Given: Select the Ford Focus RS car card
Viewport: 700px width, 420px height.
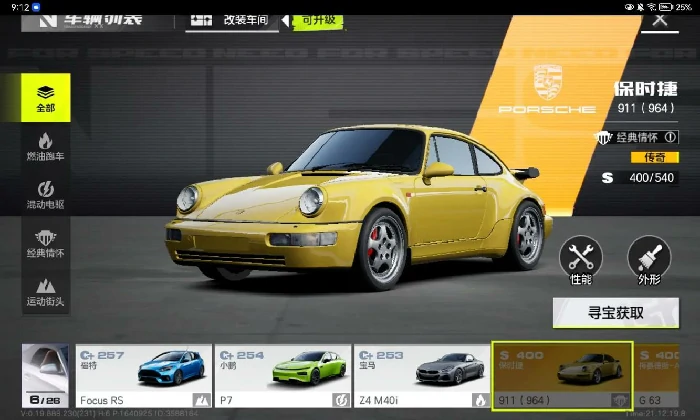Looking at the screenshot, I should tap(144, 376).
